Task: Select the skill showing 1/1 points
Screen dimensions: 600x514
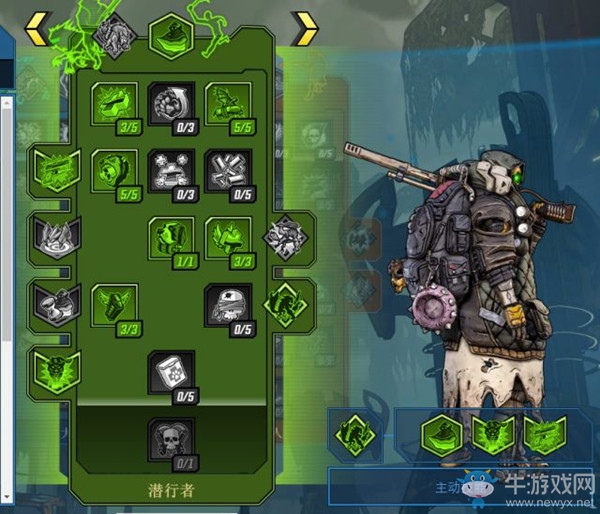Action: [x=170, y=240]
